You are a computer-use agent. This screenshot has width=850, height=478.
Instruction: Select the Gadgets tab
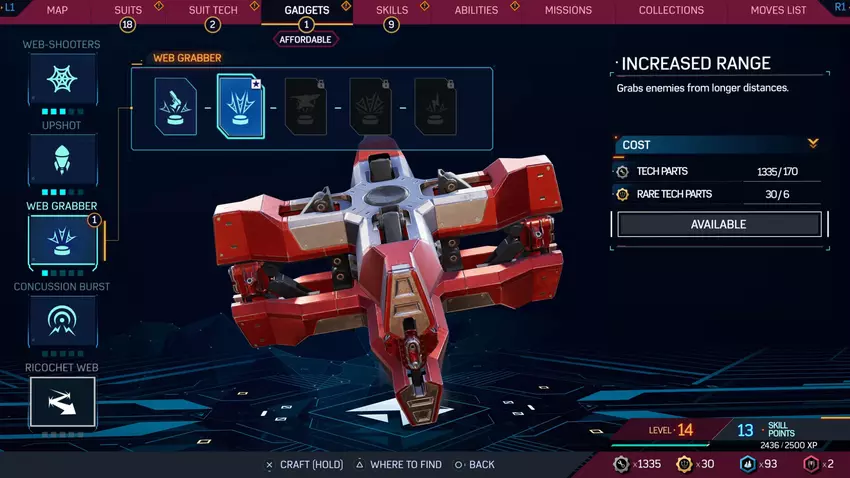[305, 10]
